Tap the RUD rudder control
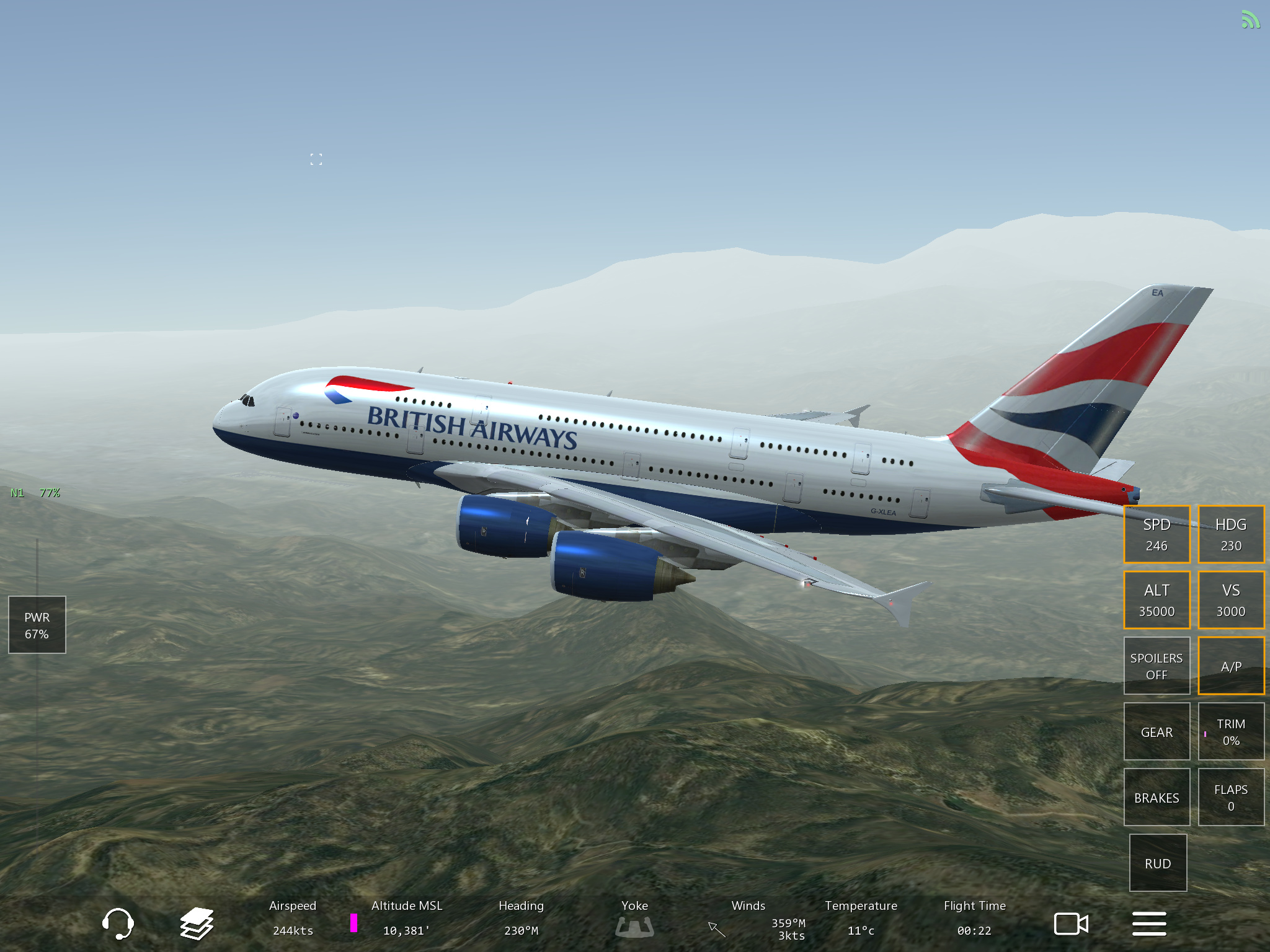The width and height of the screenshot is (1270, 952). (x=1158, y=863)
